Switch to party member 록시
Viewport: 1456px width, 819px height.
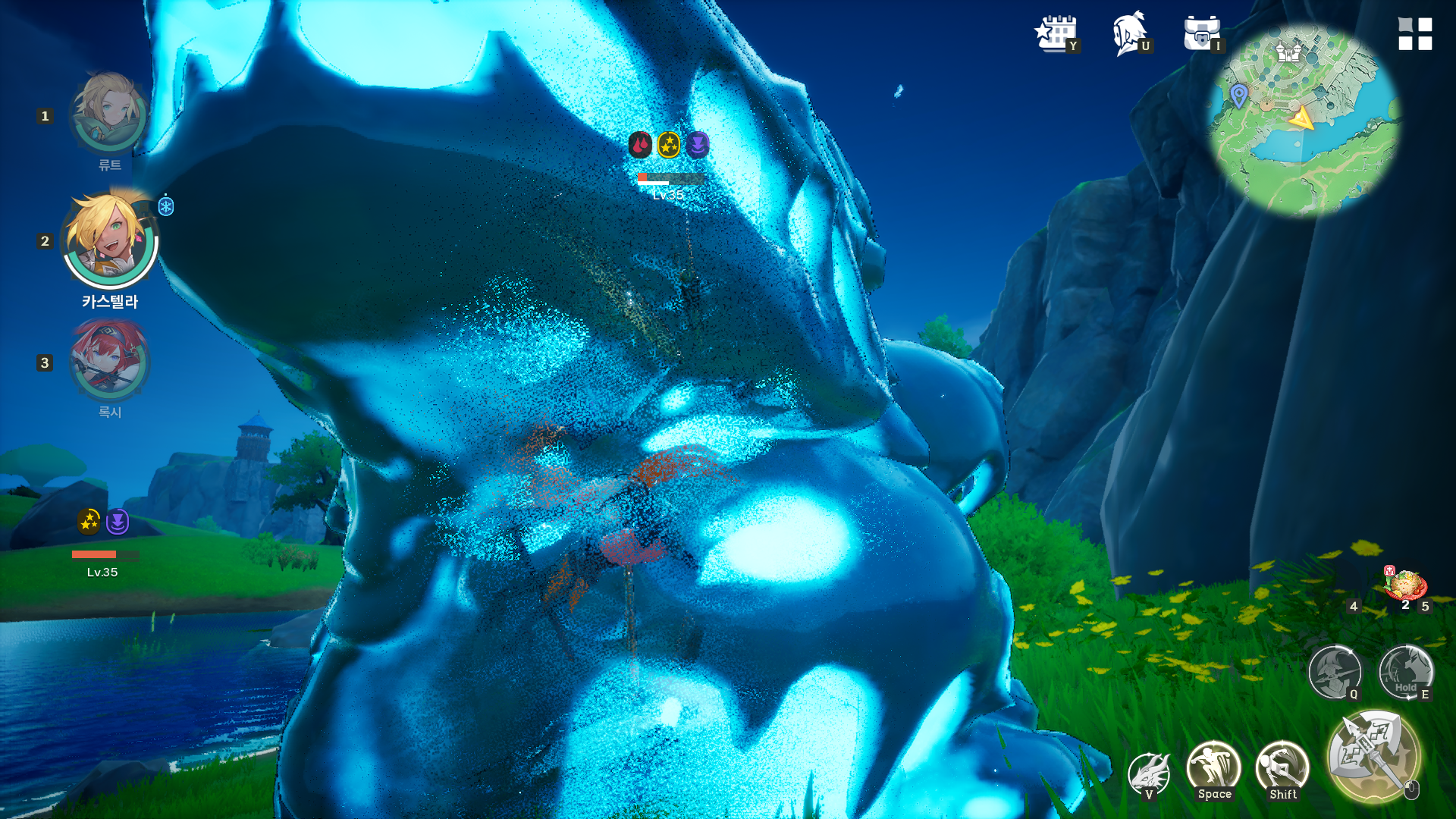point(109,362)
